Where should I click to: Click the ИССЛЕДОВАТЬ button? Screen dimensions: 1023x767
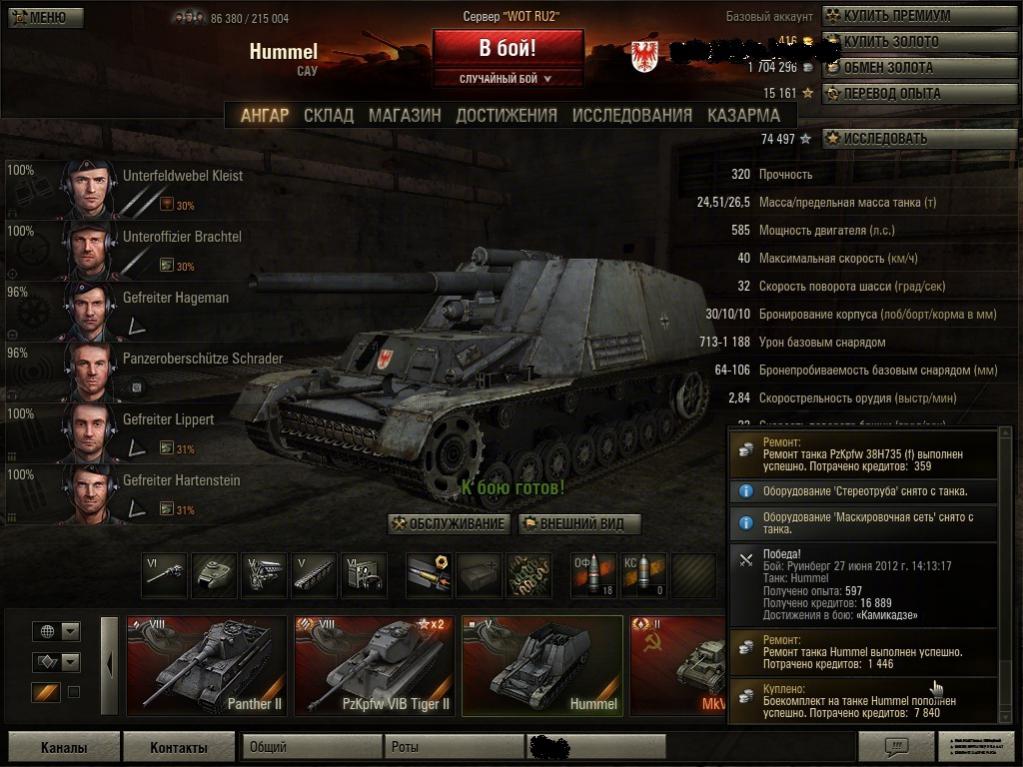coord(919,139)
